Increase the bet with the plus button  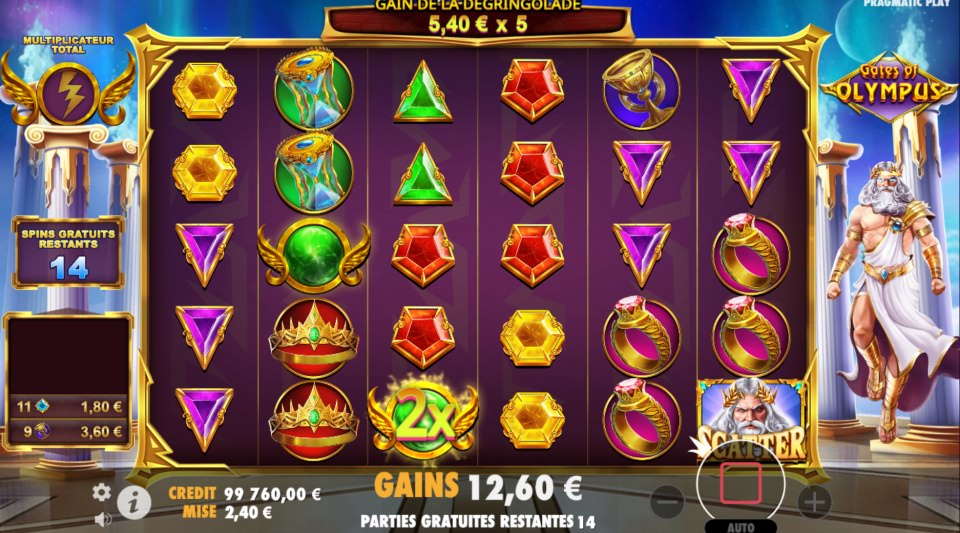(813, 500)
